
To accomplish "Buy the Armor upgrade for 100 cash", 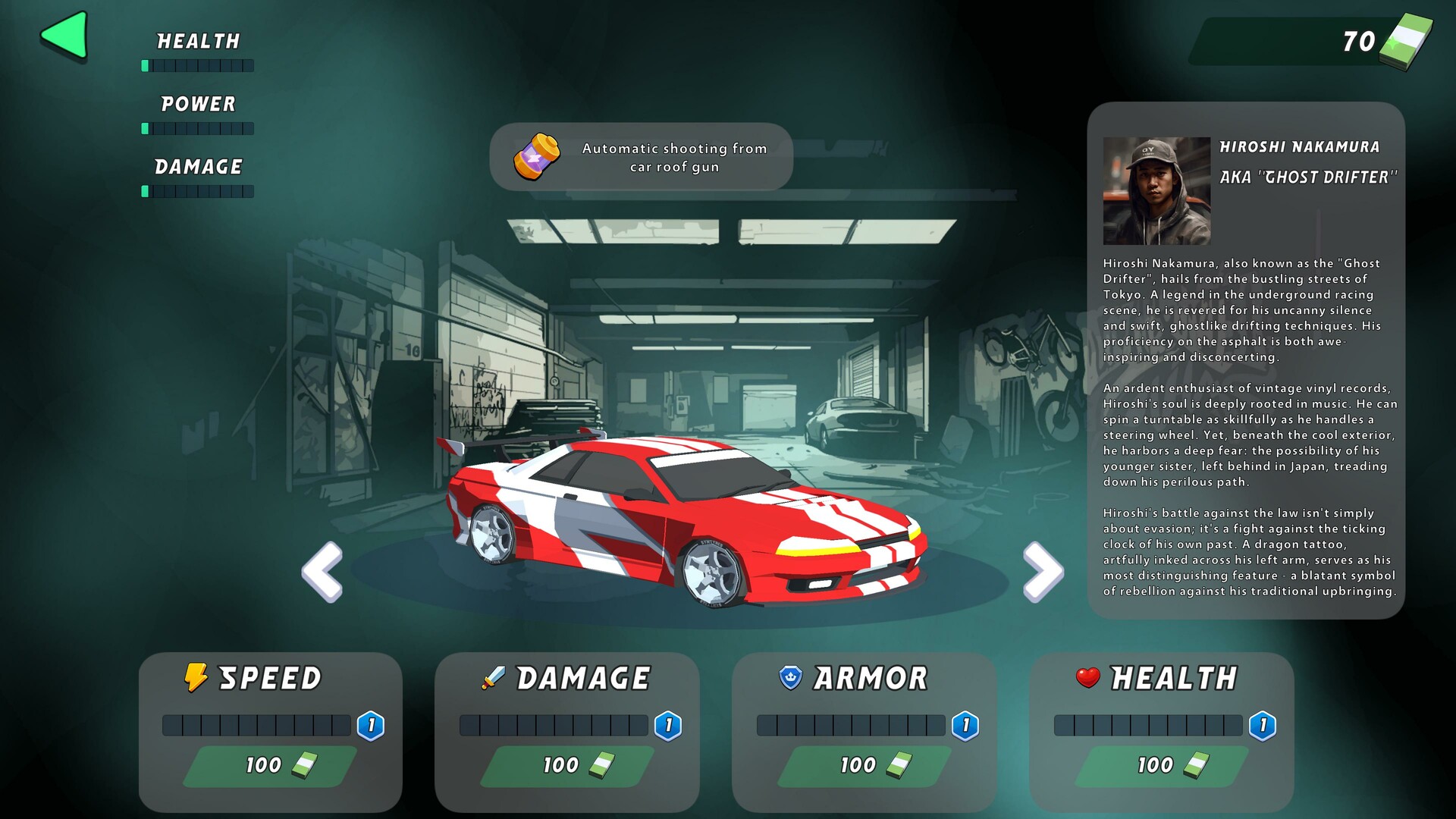I will click(x=864, y=766).
